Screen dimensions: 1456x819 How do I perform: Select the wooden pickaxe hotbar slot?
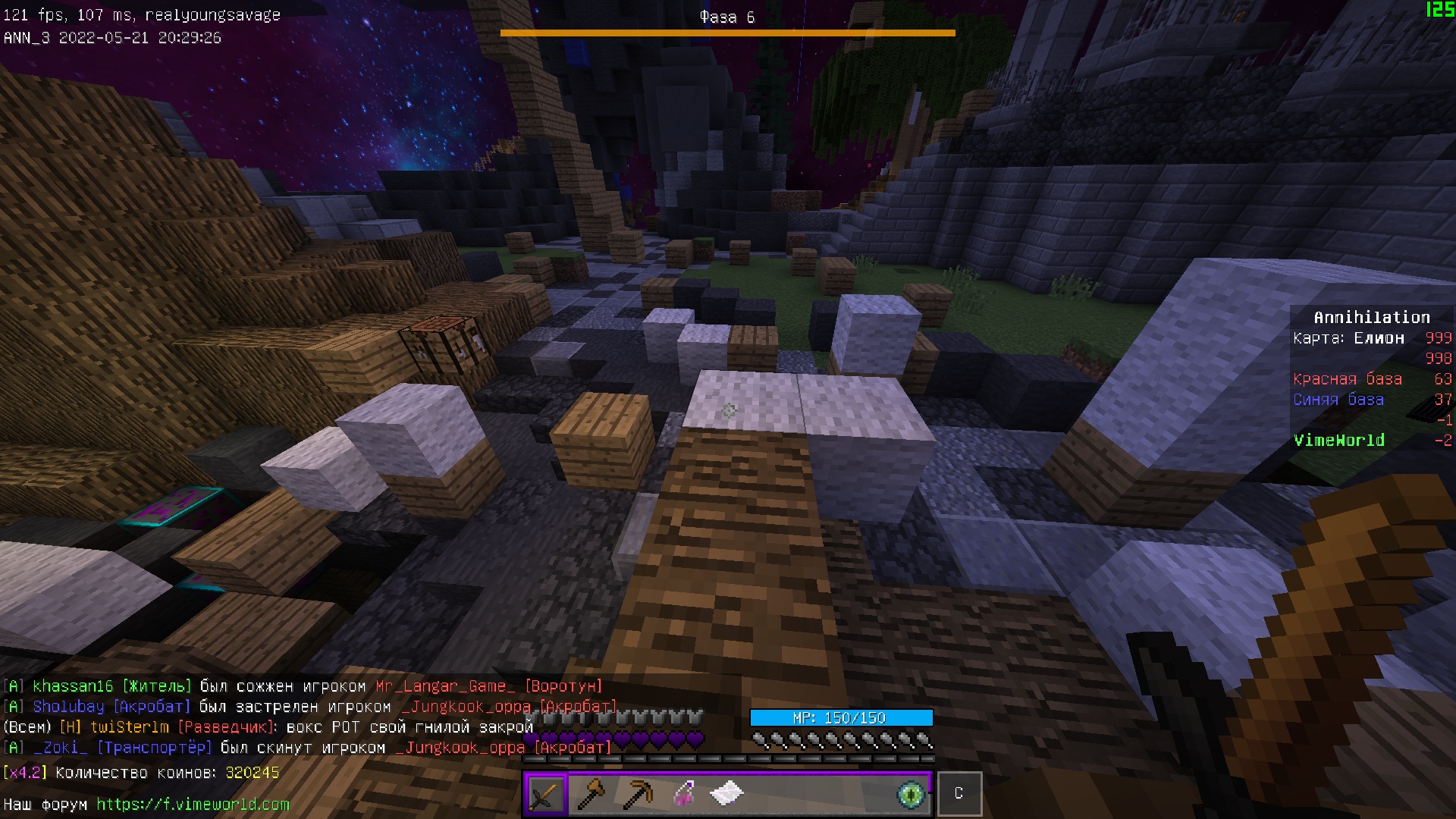pos(637,794)
